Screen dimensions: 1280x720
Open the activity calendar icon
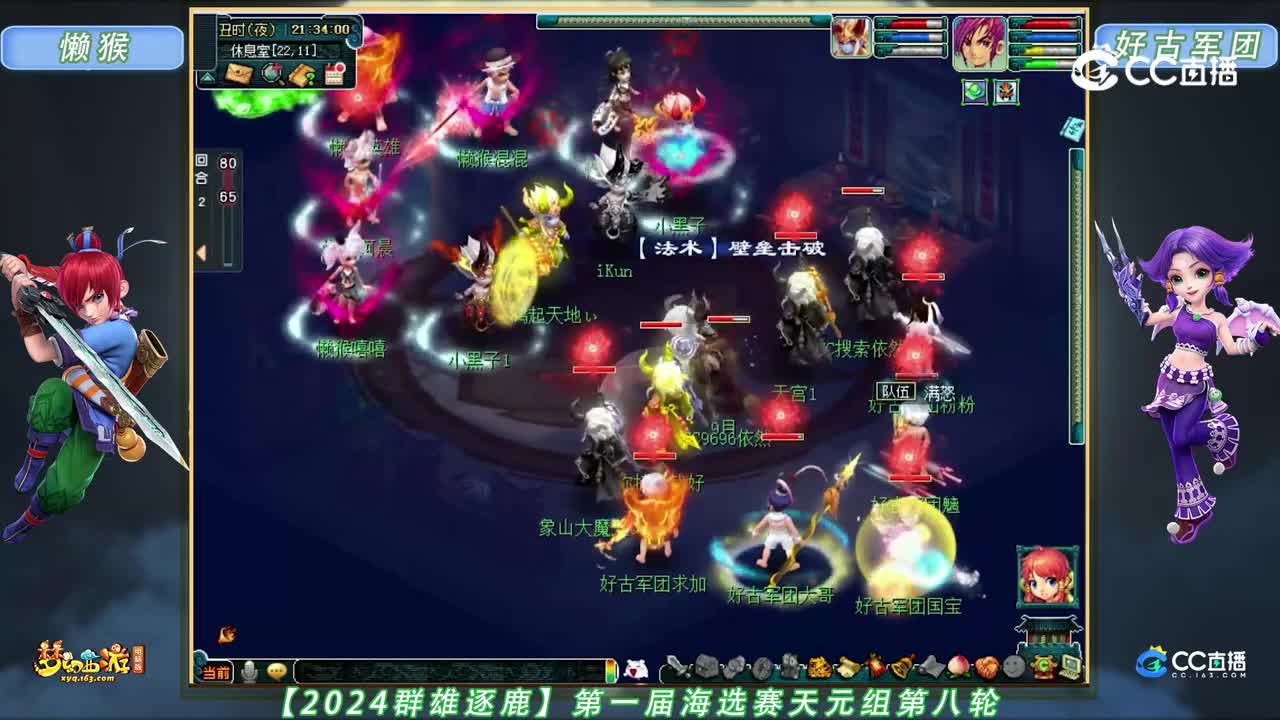(334, 75)
